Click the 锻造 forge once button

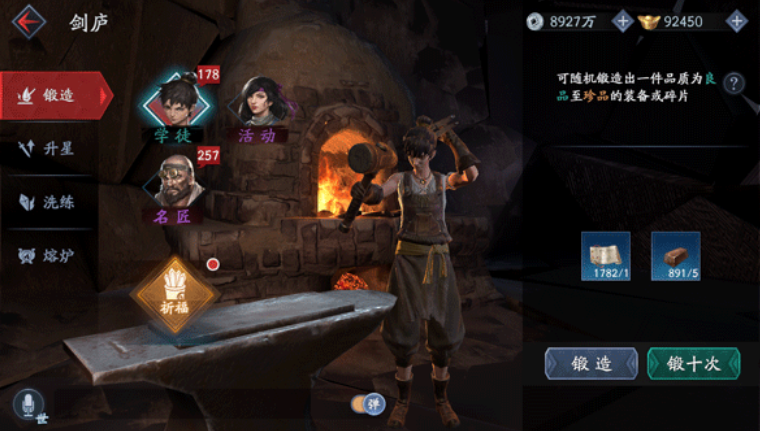click(591, 363)
